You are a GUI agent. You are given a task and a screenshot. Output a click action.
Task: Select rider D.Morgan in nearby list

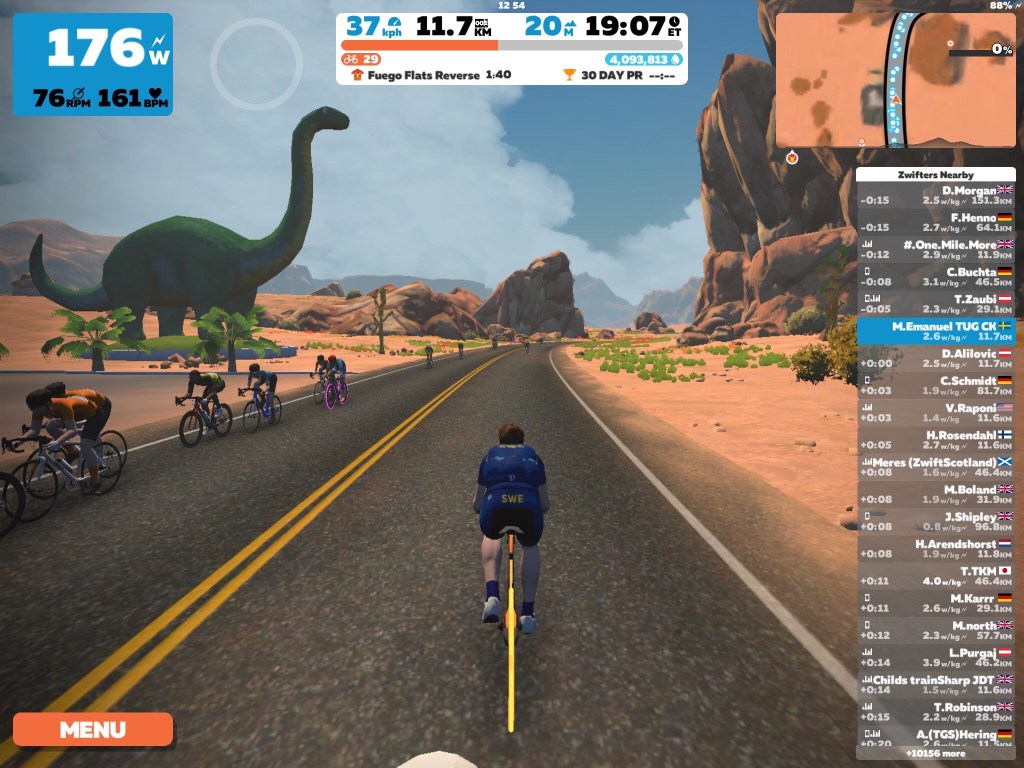tap(935, 194)
